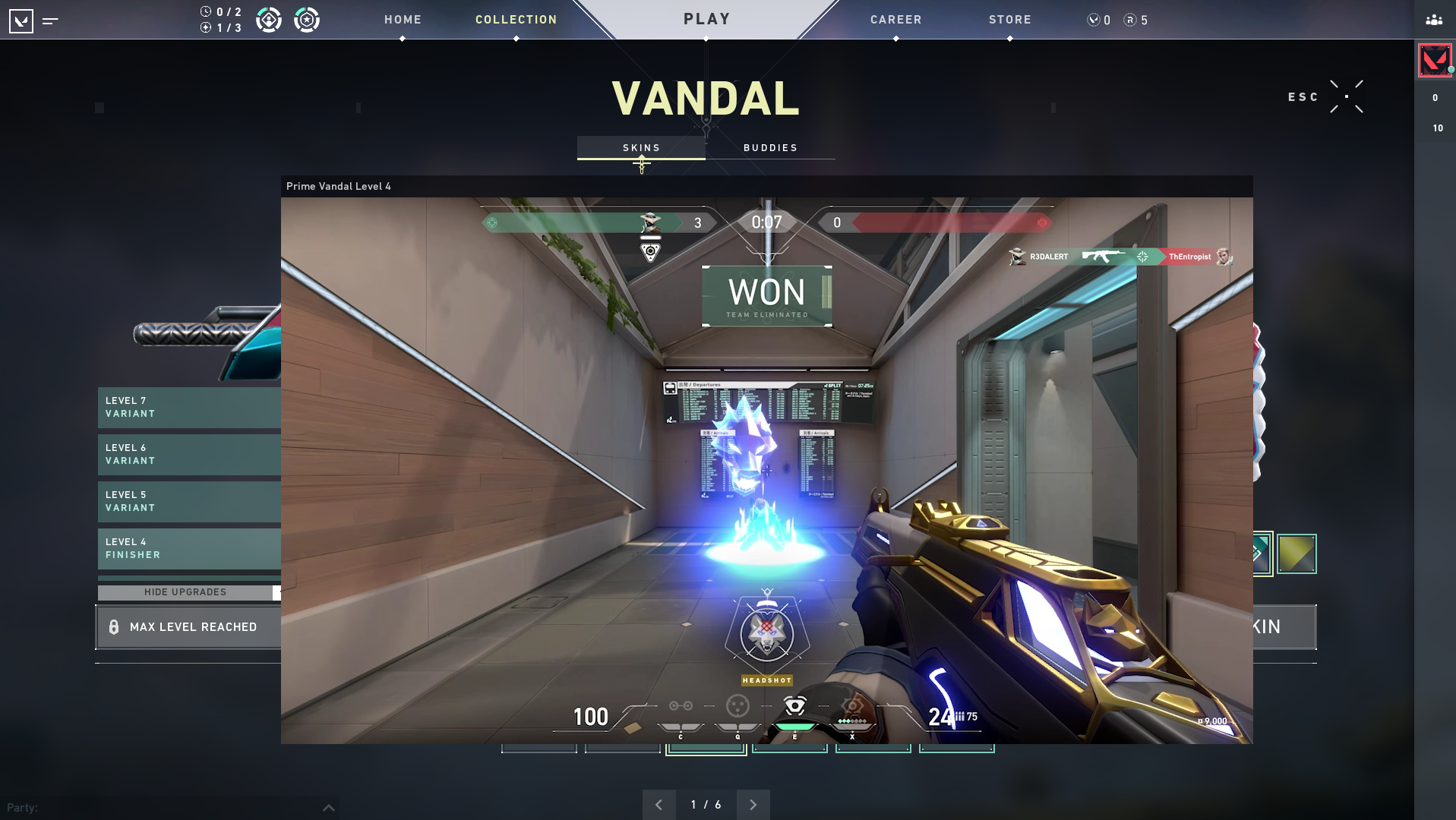1456x820 pixels.
Task: Go to the next skin page
Action: point(753,805)
